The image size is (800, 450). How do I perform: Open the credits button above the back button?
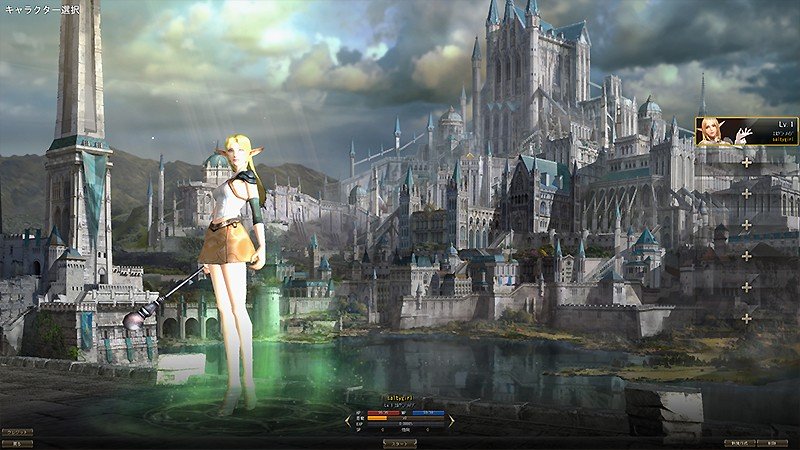17,432
